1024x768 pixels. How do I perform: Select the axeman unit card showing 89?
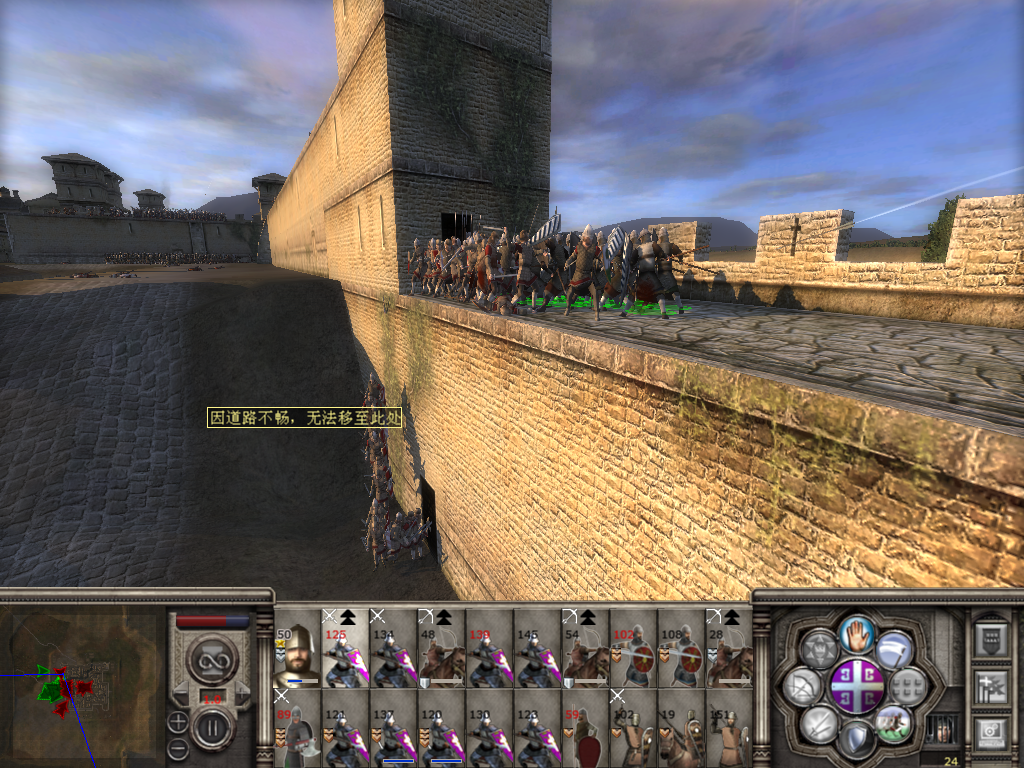tap(297, 728)
